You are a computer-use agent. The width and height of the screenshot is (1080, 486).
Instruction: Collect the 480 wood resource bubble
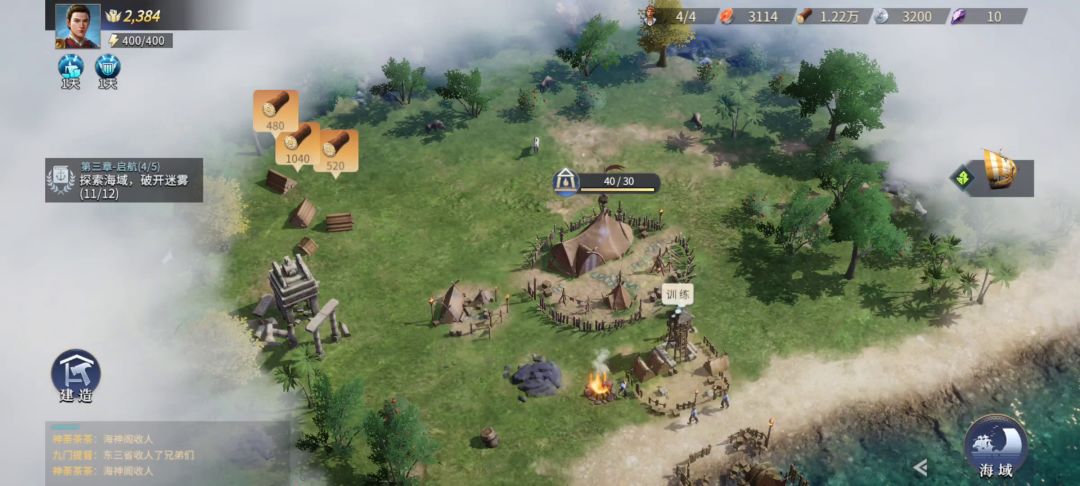tap(275, 110)
